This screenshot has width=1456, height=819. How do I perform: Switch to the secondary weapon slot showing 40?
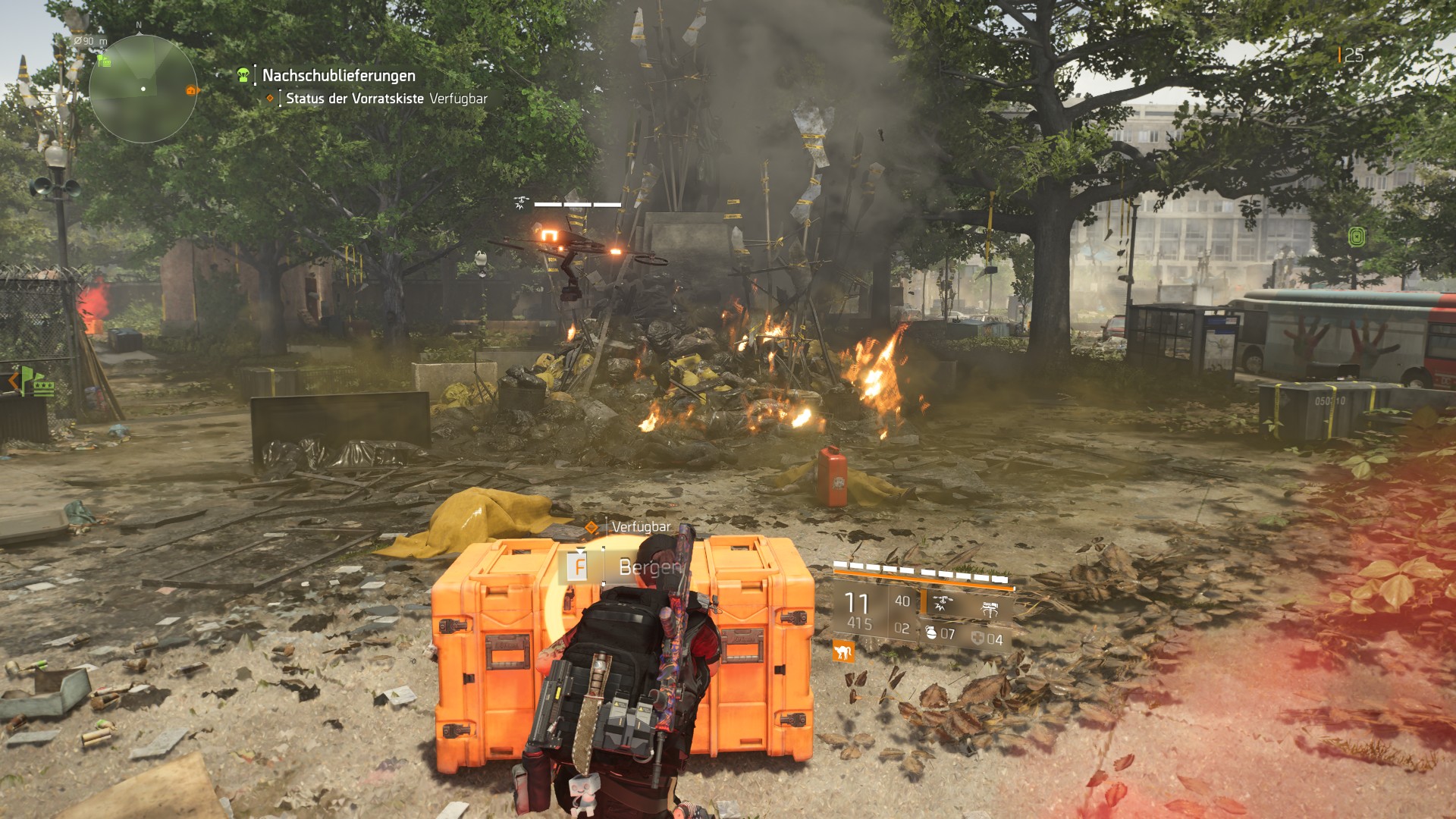coord(902,601)
